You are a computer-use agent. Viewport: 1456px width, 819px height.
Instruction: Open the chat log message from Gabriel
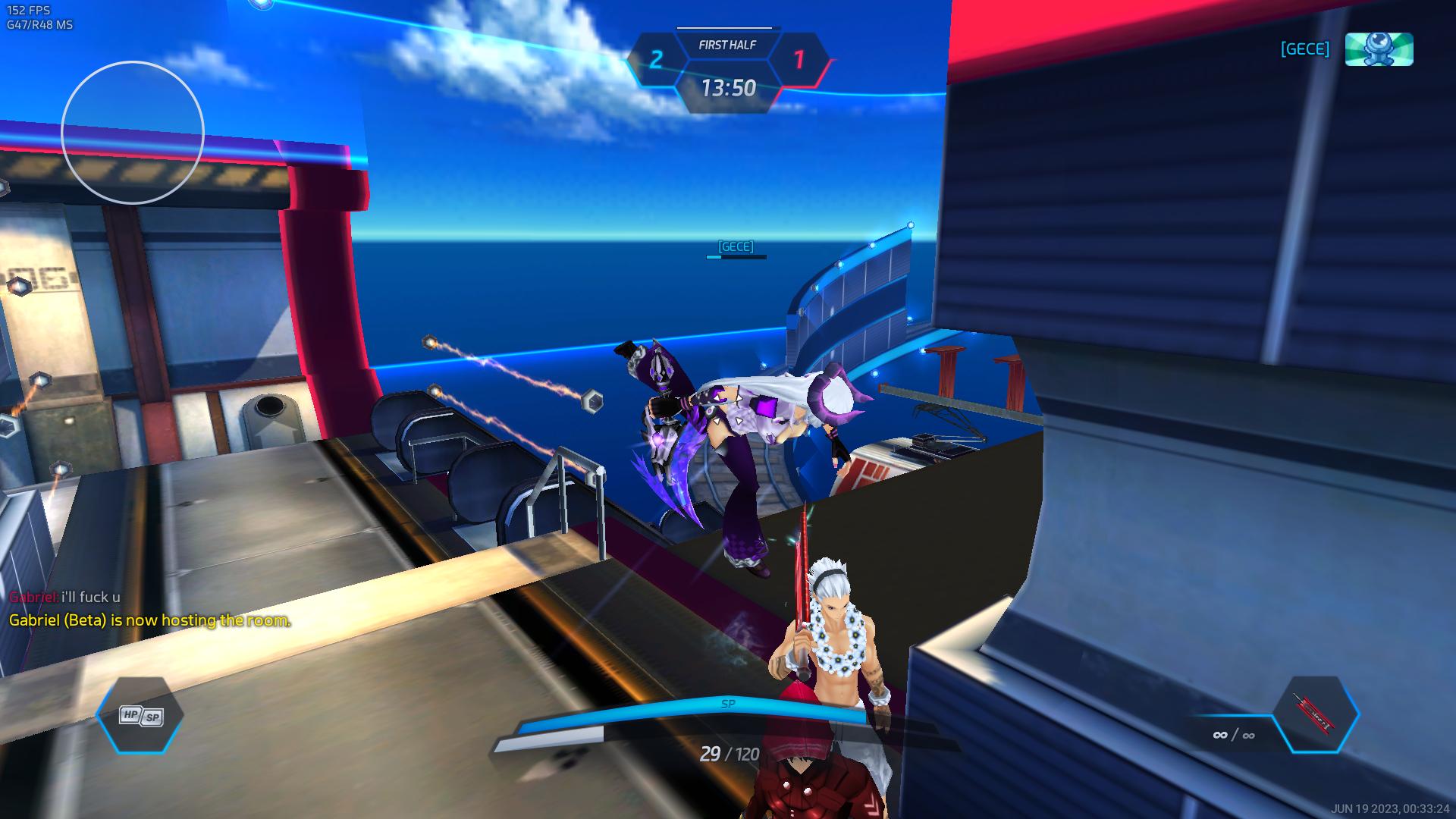(x=64, y=598)
